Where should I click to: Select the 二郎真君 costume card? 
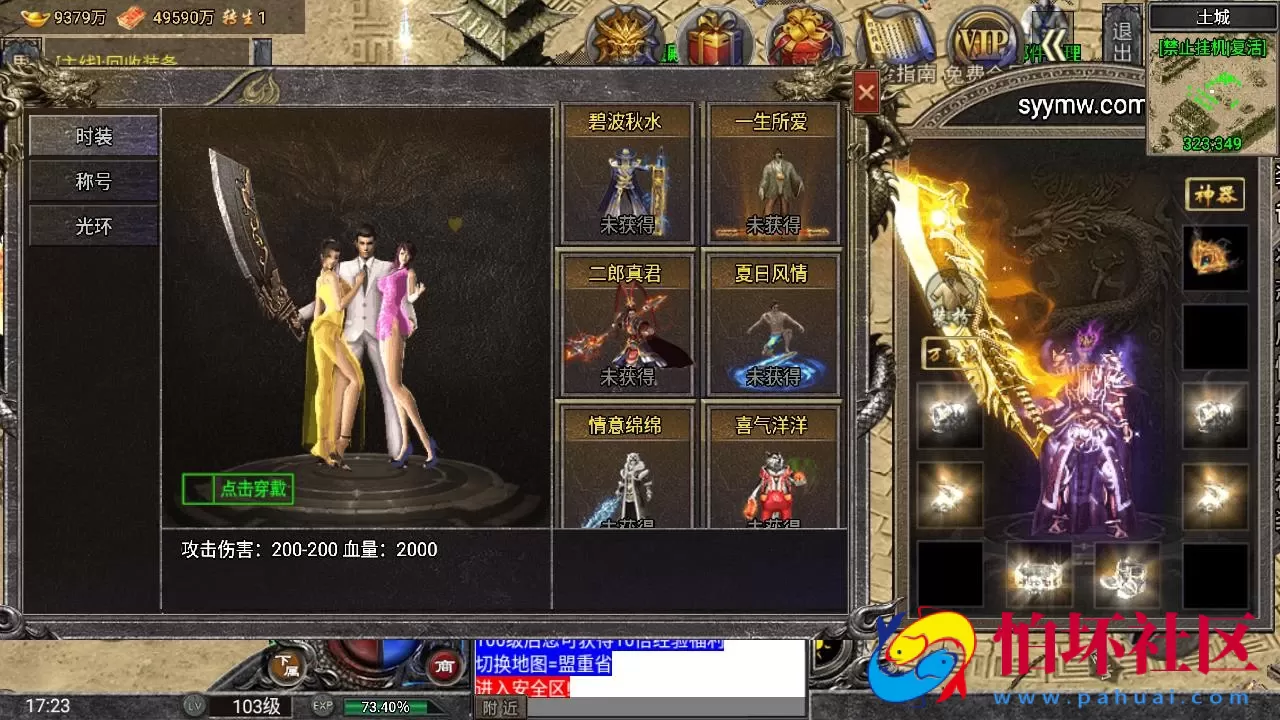pos(628,322)
